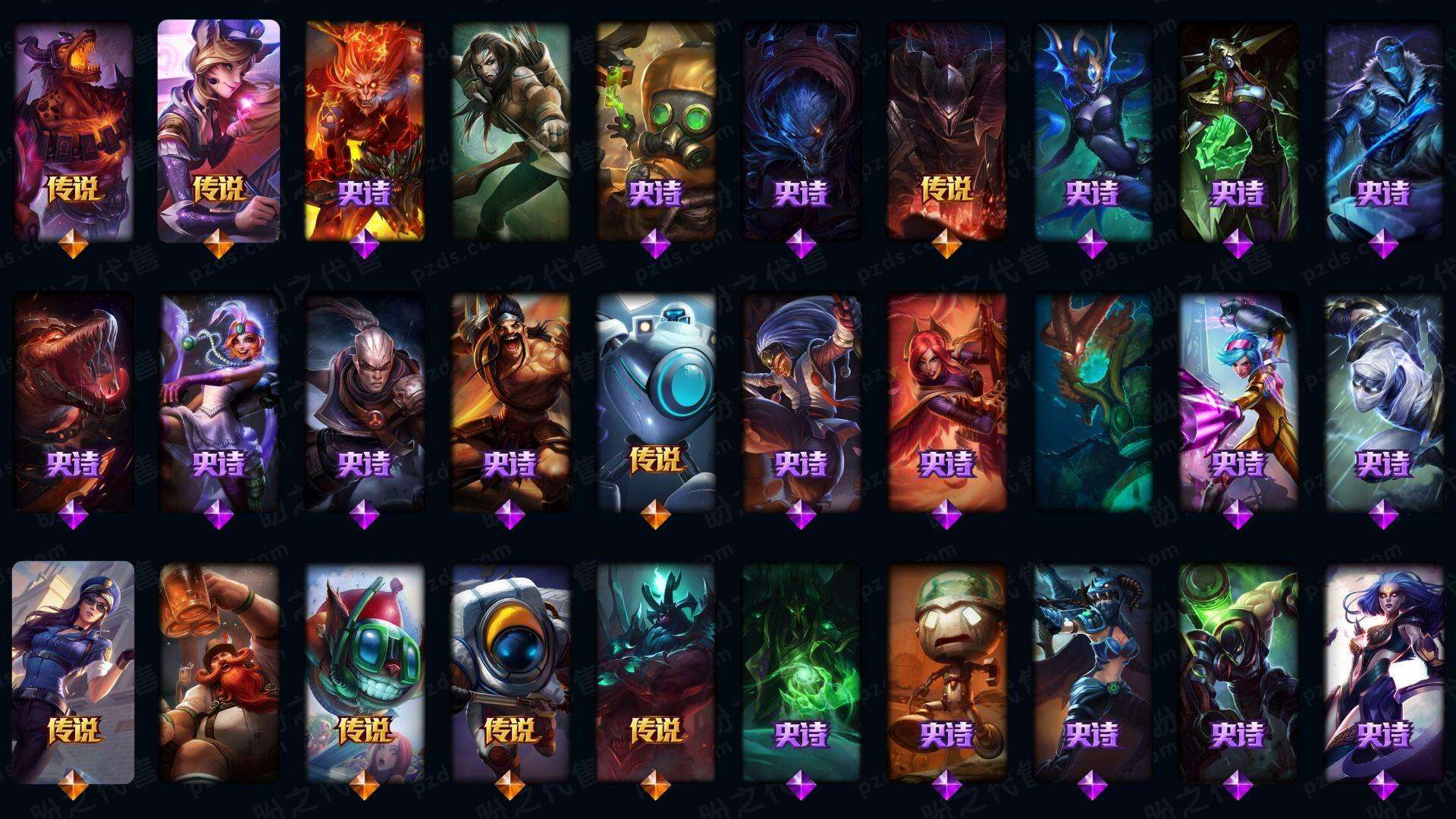Viewport: 1456px width, 819px height.
Task: Open the green jade dragon card
Action: coord(1093,402)
